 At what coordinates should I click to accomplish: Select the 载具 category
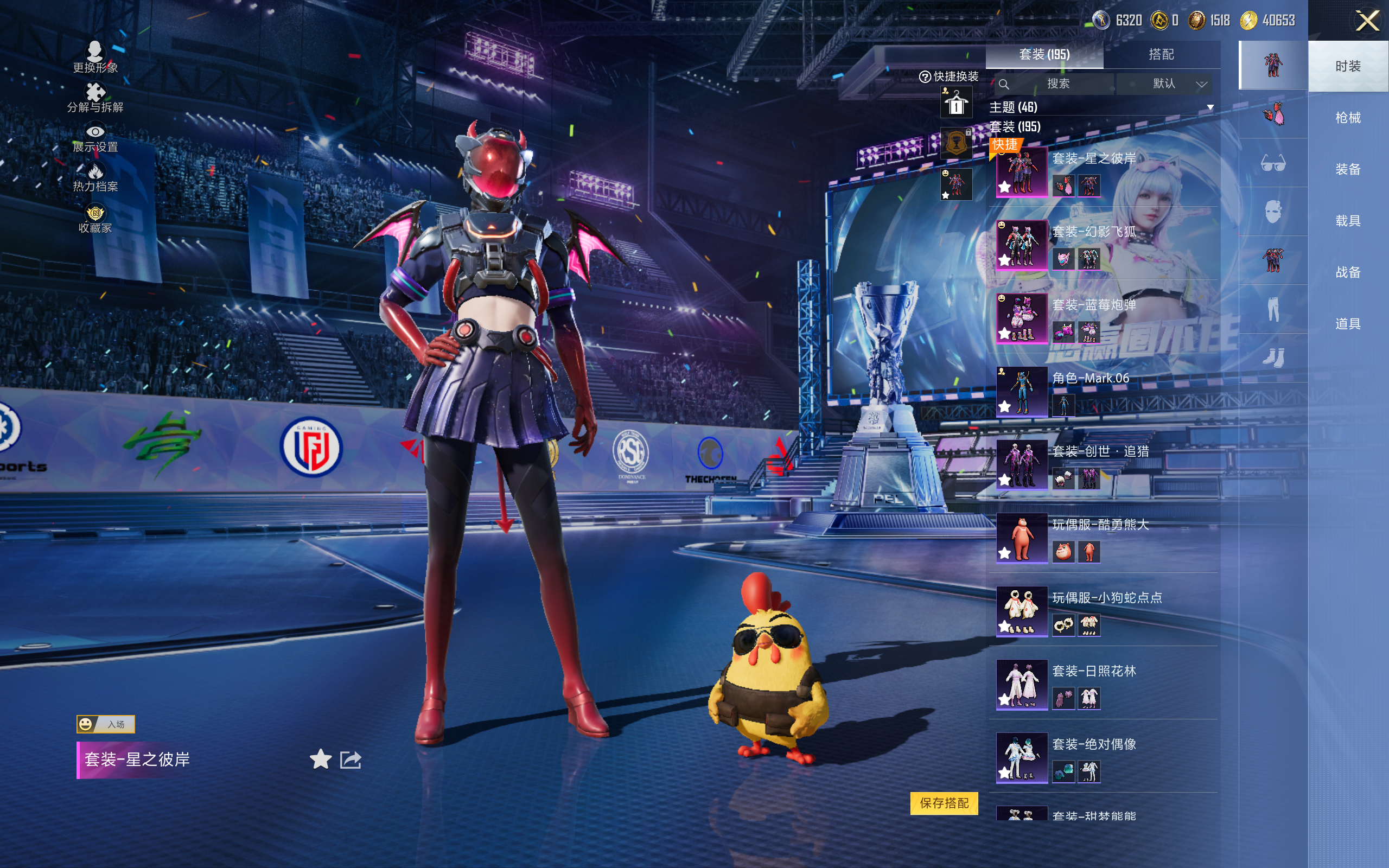click(x=1347, y=221)
